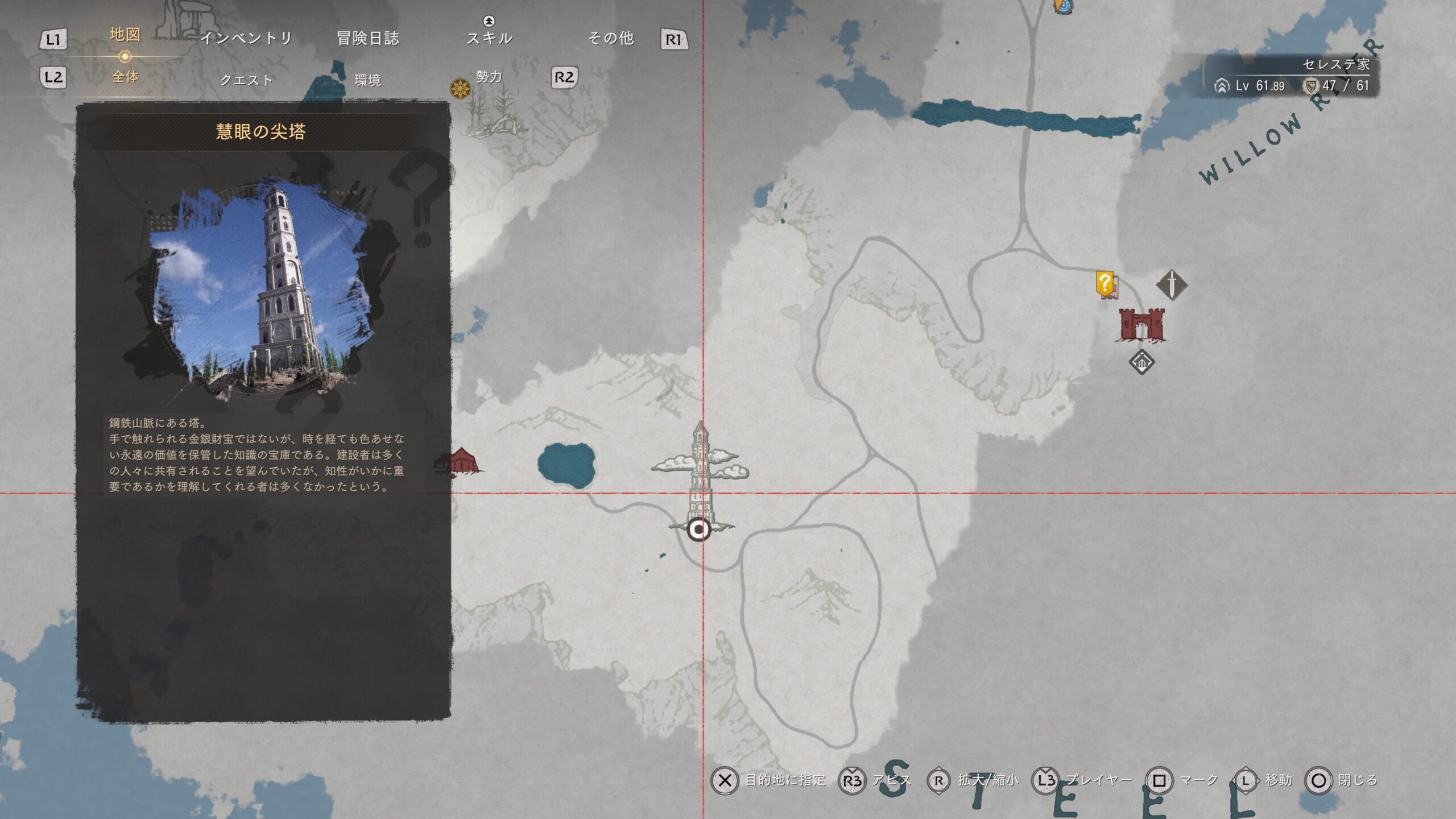The height and width of the screenshot is (819, 1456).
Task: Select the 全体 map filter
Action: tap(125, 77)
